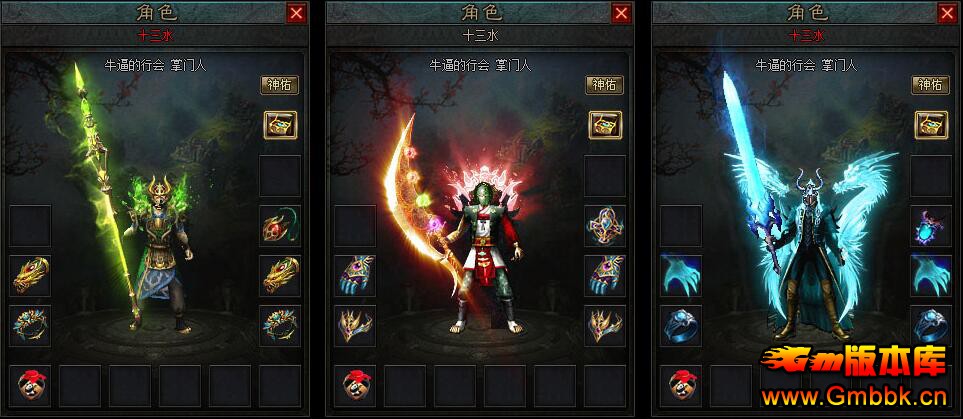Select the red warrior's ornate necklace slot
The image size is (963, 419).
(604, 226)
